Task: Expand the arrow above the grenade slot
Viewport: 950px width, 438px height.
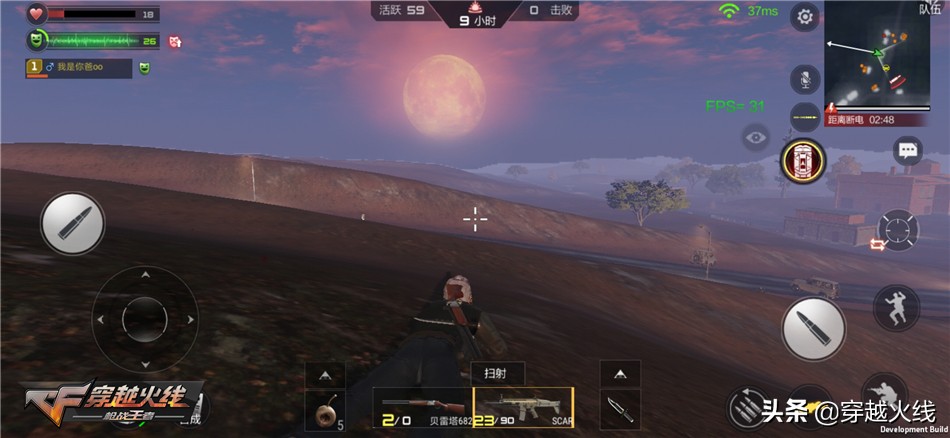Action: tap(325, 374)
